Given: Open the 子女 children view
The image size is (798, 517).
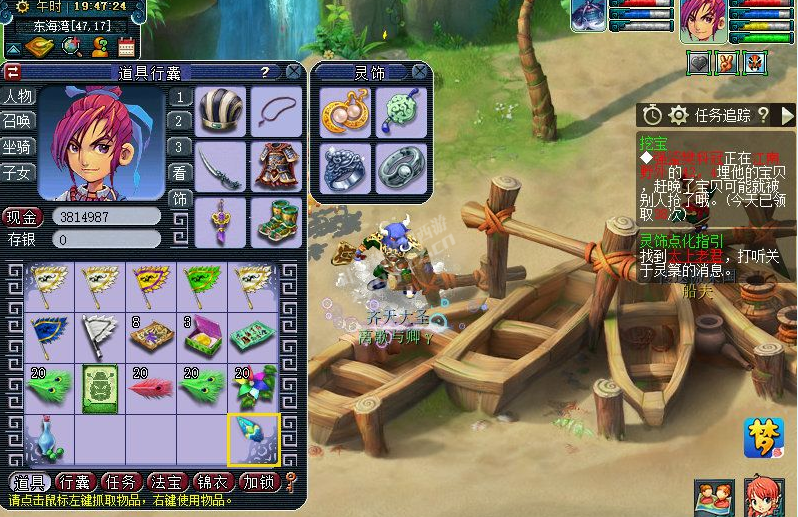Looking at the screenshot, I should (x=17, y=172).
